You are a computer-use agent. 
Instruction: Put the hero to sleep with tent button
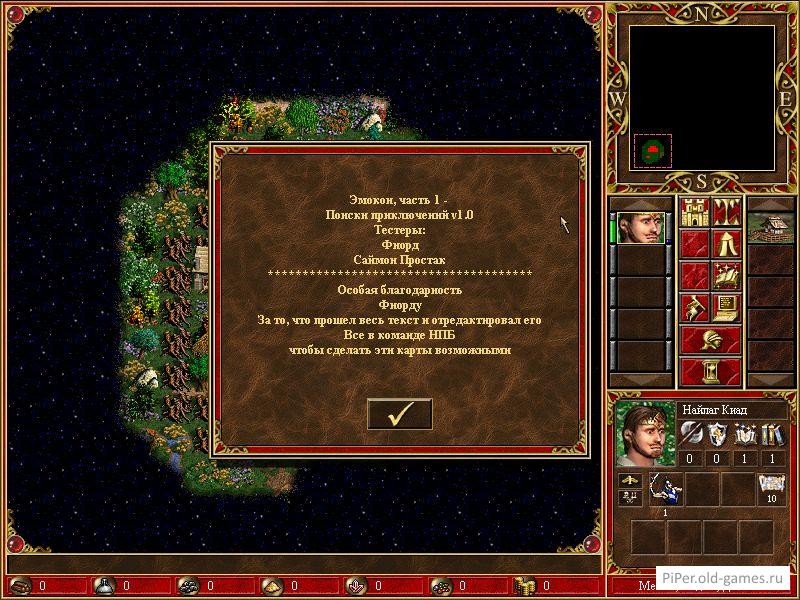pyautogui.click(x=725, y=243)
